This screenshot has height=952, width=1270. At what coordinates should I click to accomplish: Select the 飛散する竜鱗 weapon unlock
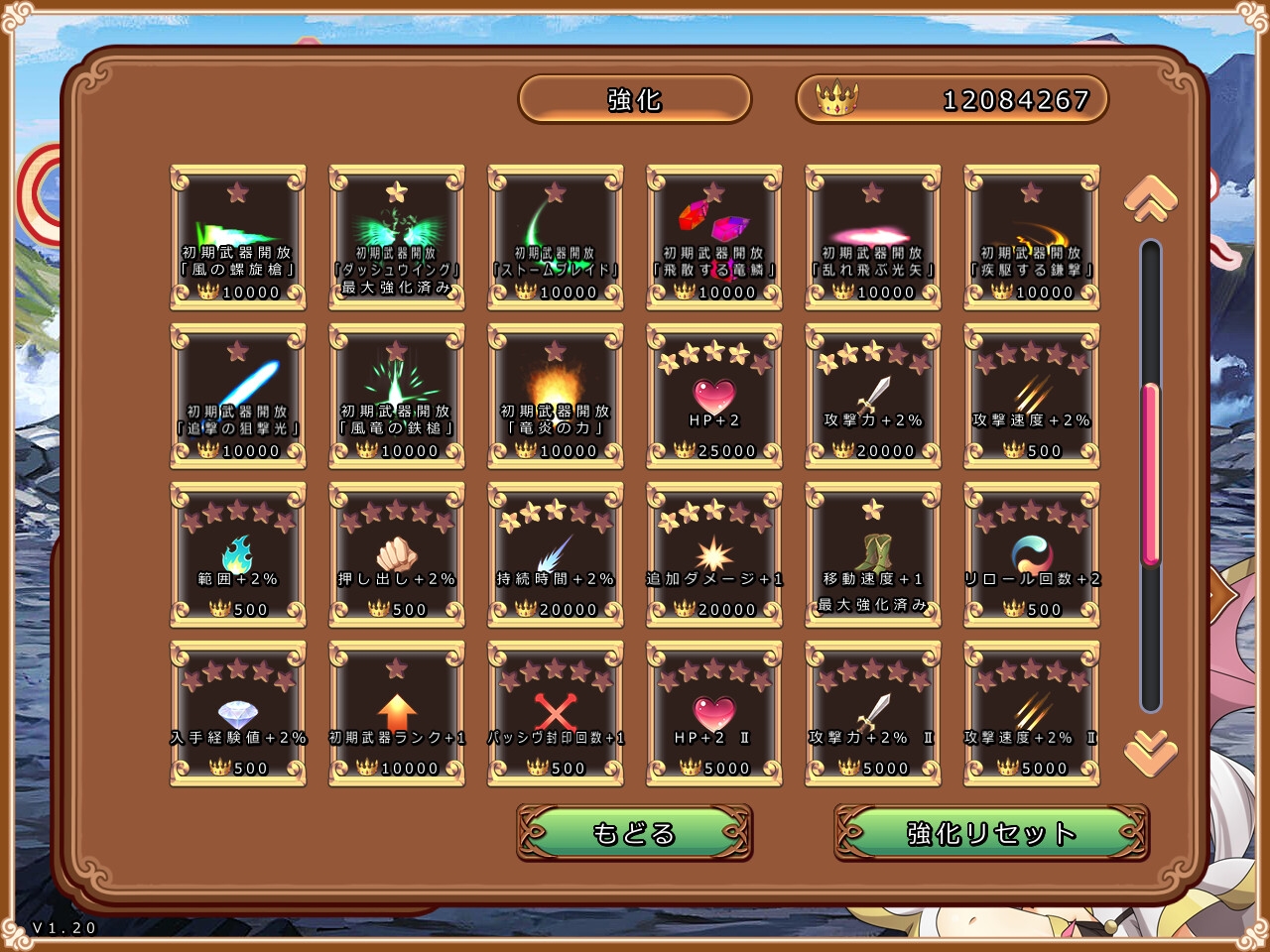pos(714,238)
